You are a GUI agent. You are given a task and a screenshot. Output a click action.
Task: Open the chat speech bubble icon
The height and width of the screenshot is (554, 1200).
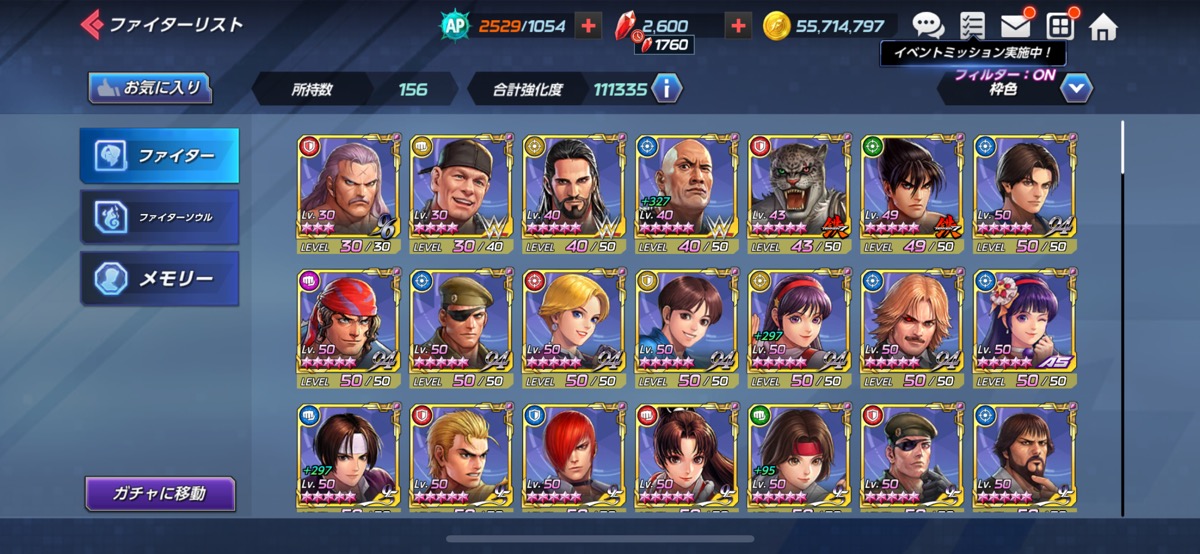(928, 25)
